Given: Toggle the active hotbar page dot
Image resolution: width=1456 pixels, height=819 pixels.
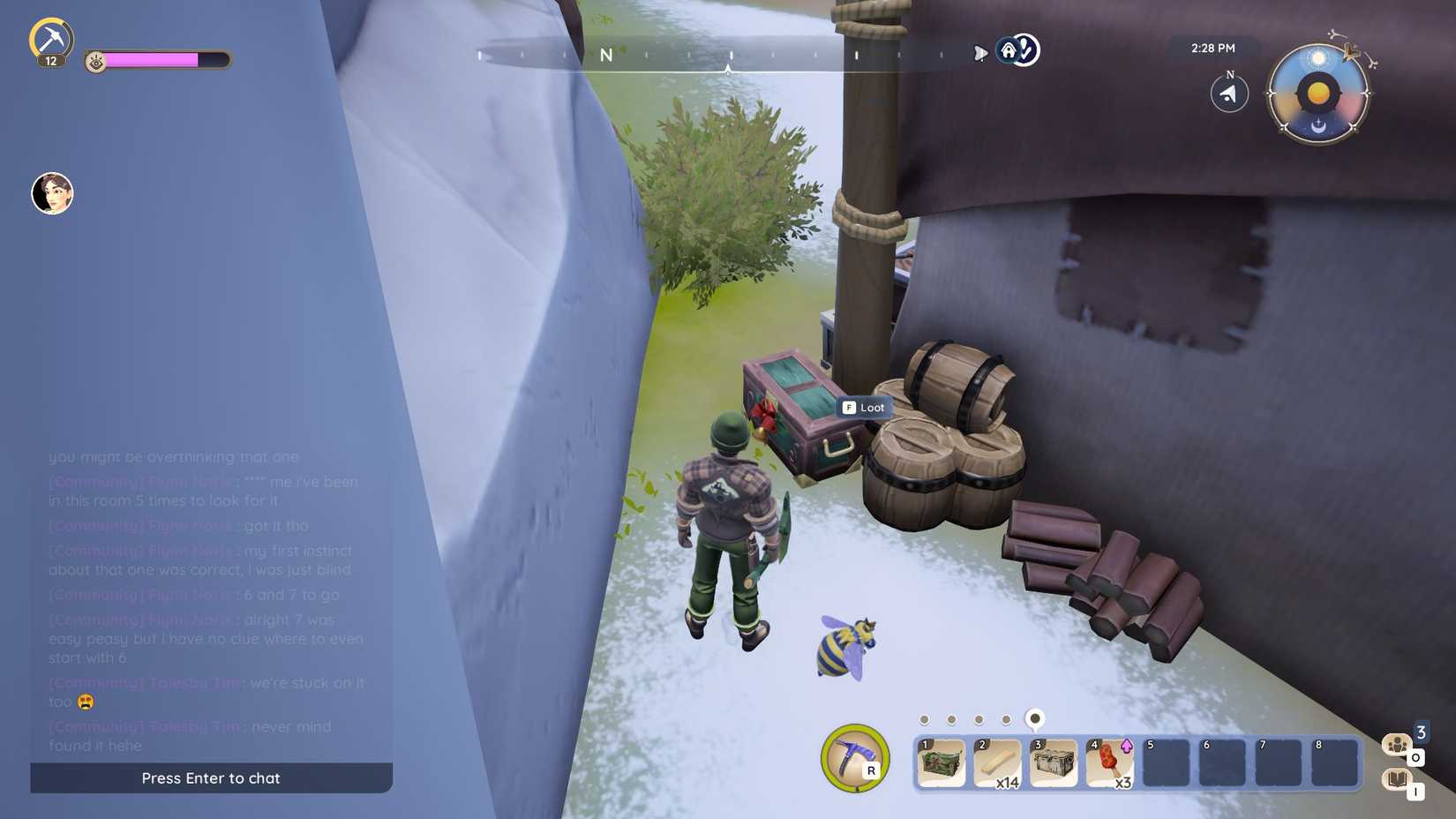Looking at the screenshot, I should 1034,719.
